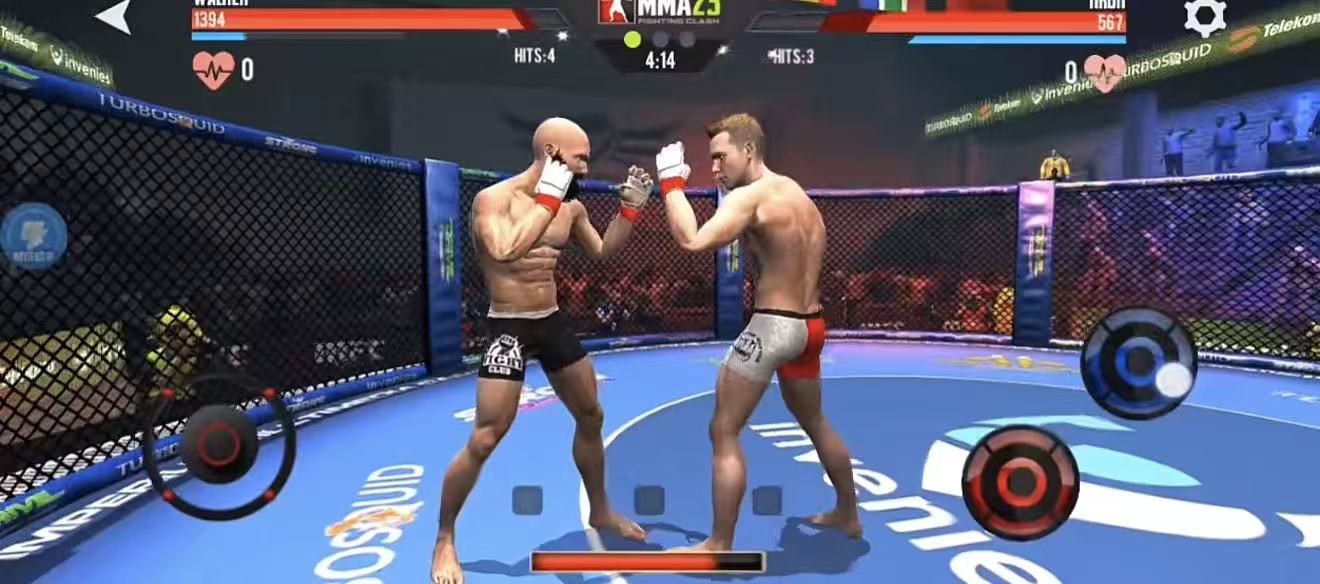This screenshot has width=1320, height=584.
Task: Tap the faded blue fist icon
Action: click(33, 237)
